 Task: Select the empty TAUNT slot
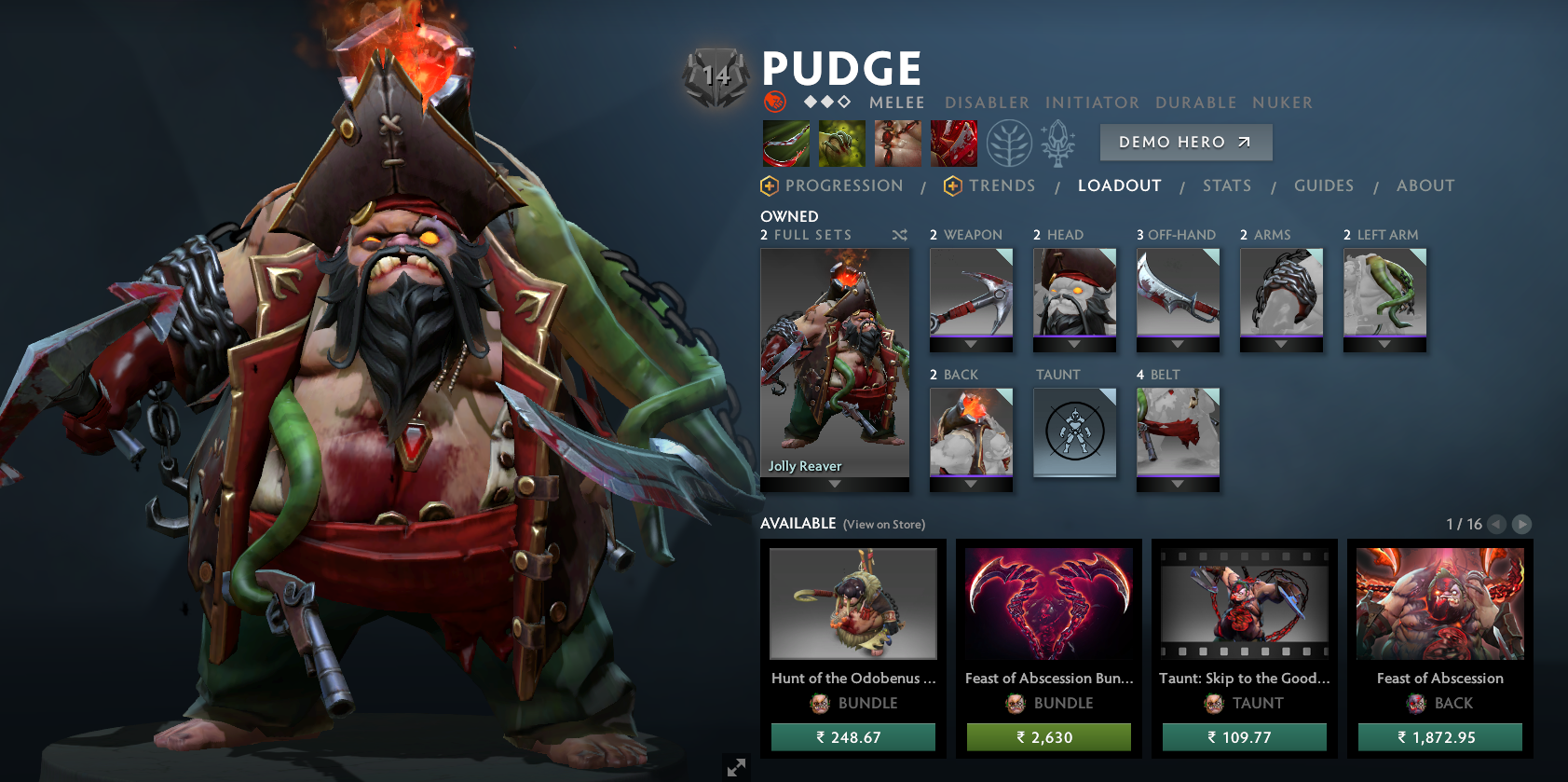[x=1074, y=432]
